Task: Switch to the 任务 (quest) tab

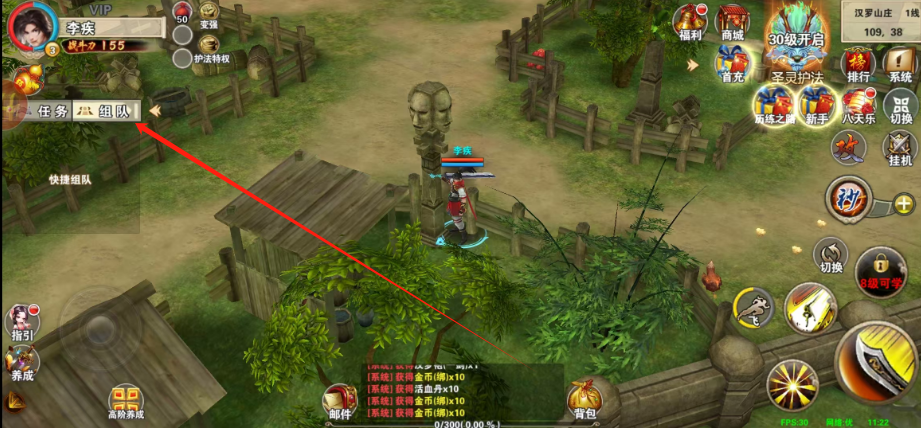Action: click(x=47, y=111)
